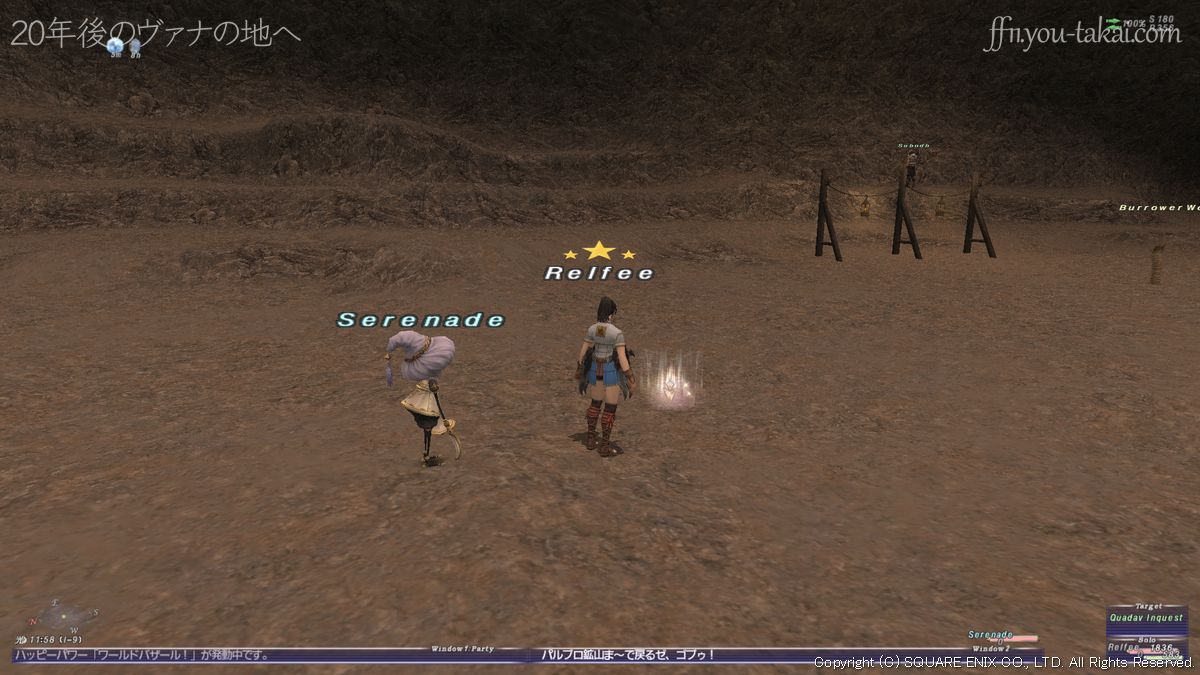The height and width of the screenshot is (675, 1200).
Task: Click the Window 2 chat pane label
Action: [989, 649]
